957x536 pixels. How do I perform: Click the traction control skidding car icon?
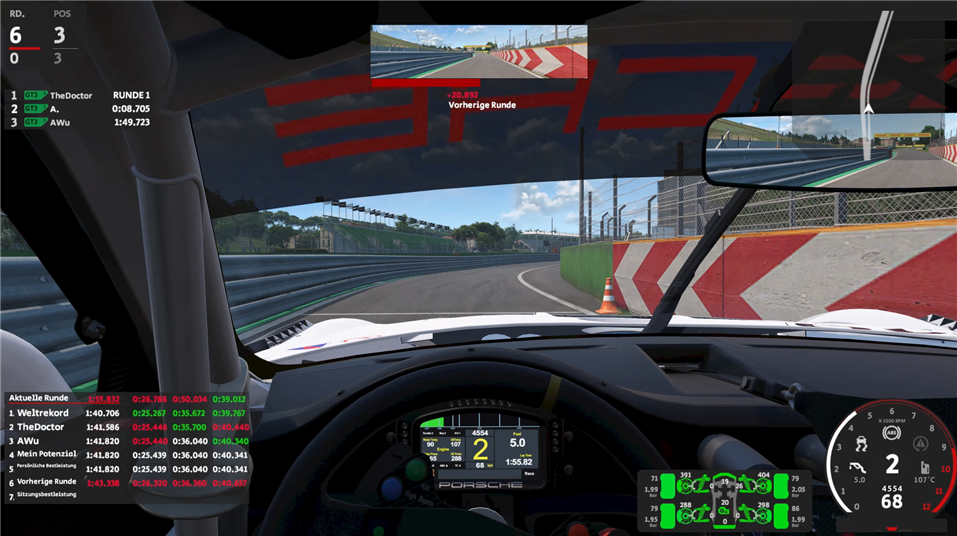[x=860, y=442]
